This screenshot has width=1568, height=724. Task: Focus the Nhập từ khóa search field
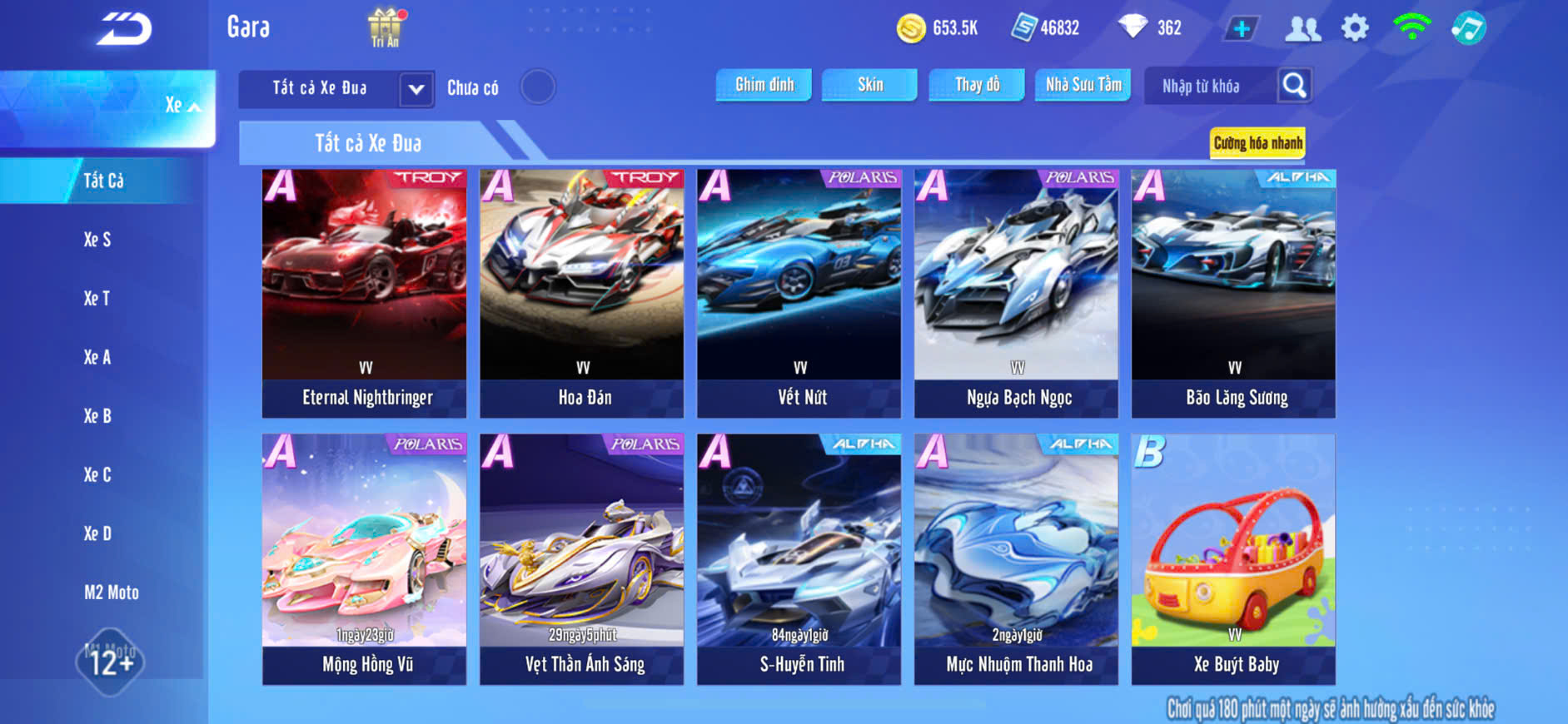(x=1209, y=86)
